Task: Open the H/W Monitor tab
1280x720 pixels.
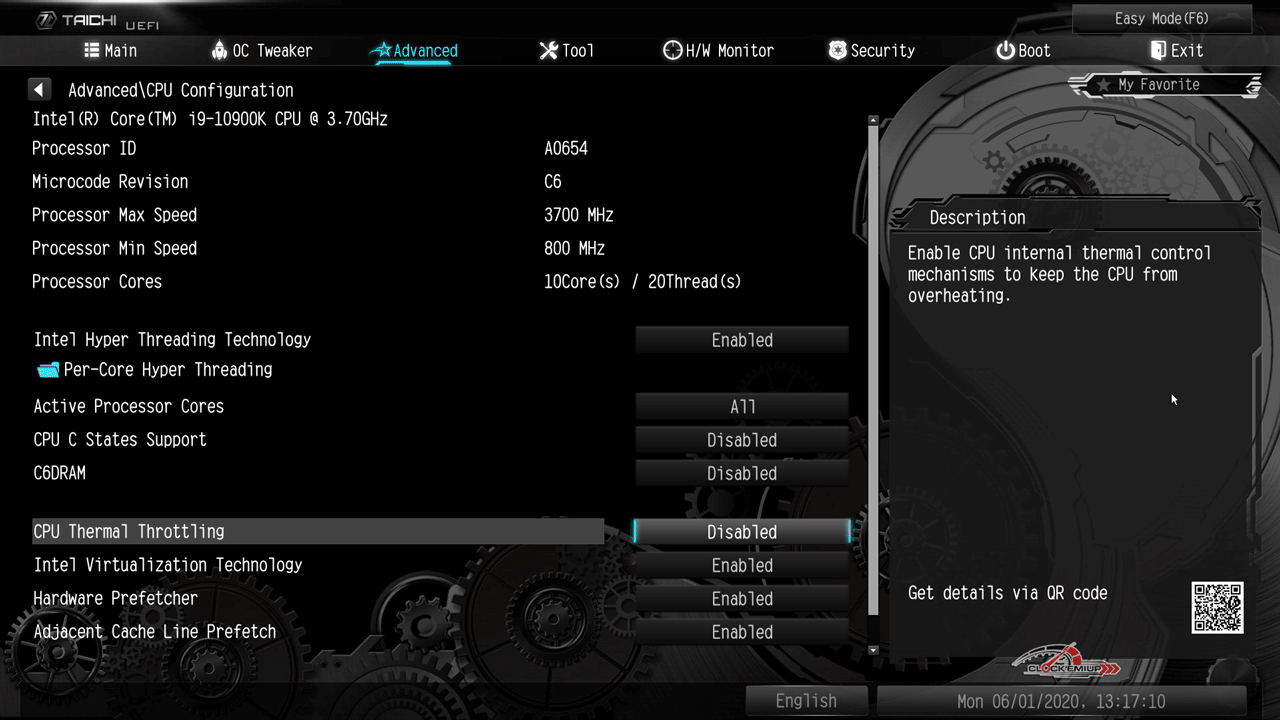Action: [718, 51]
